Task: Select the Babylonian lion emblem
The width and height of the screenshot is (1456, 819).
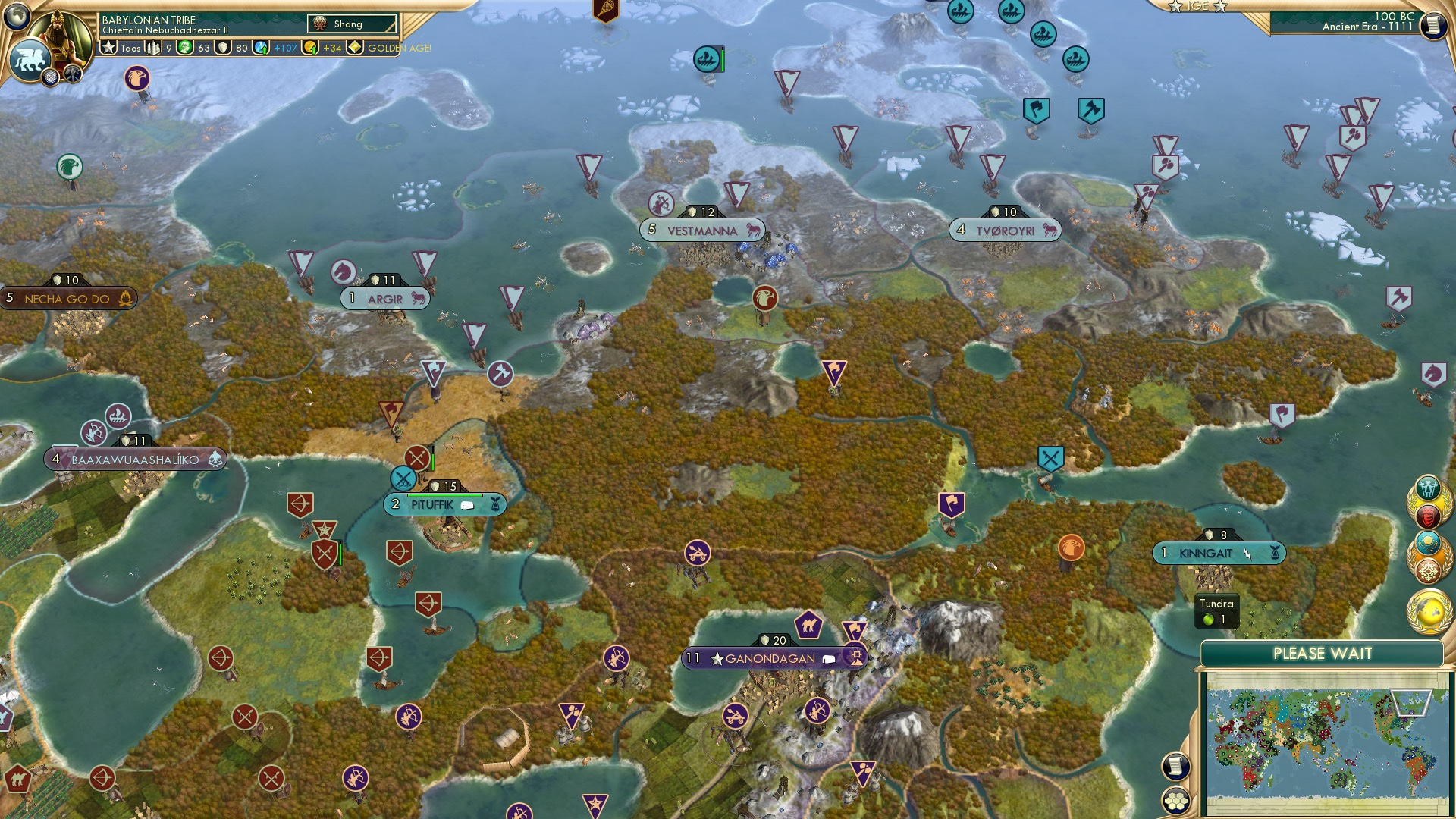Action: click(x=30, y=59)
